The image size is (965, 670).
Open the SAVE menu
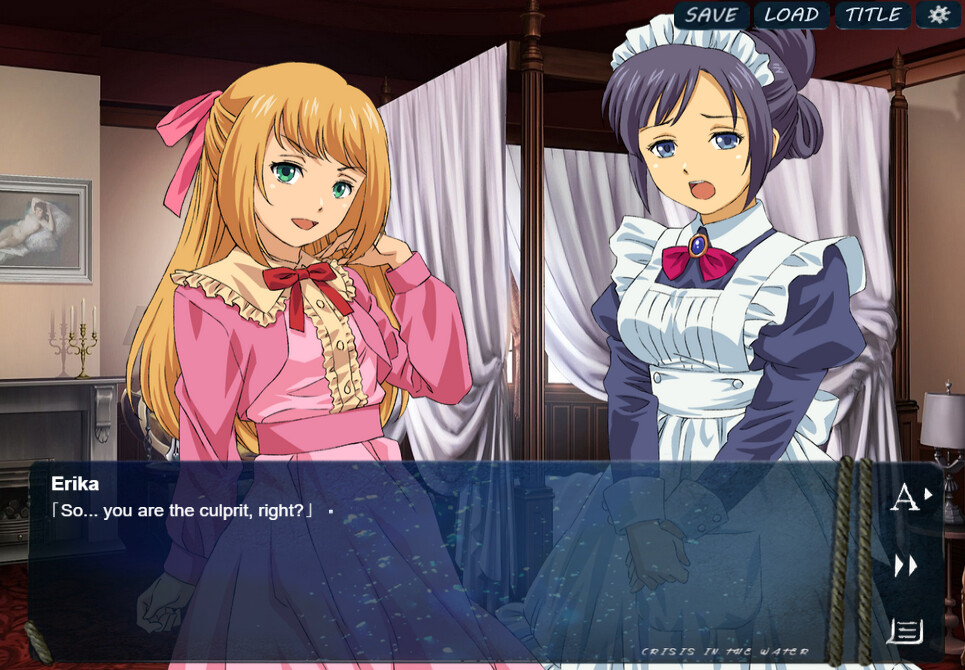pos(711,15)
